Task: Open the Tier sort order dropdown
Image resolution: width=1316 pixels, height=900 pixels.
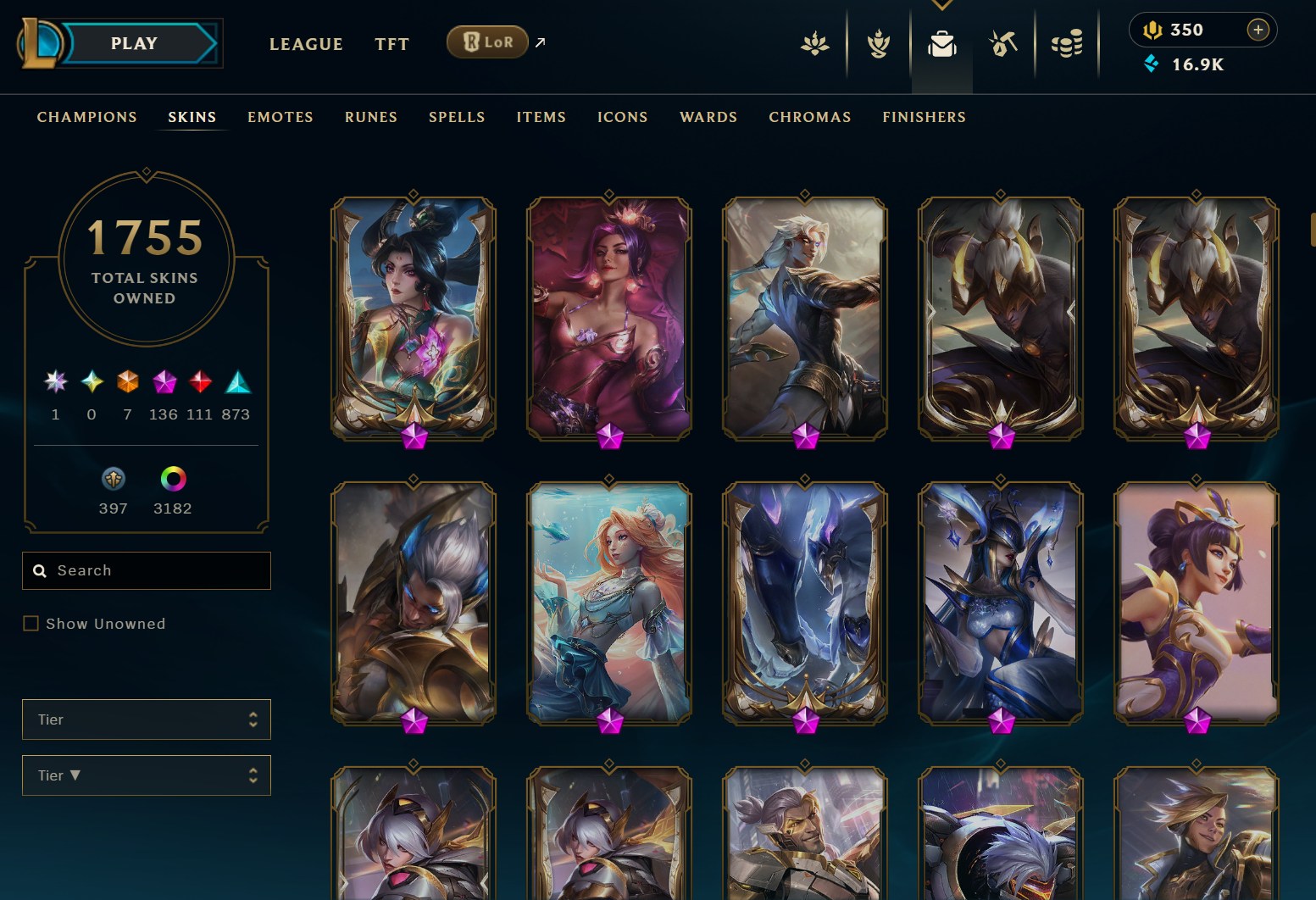Action: 147,775
